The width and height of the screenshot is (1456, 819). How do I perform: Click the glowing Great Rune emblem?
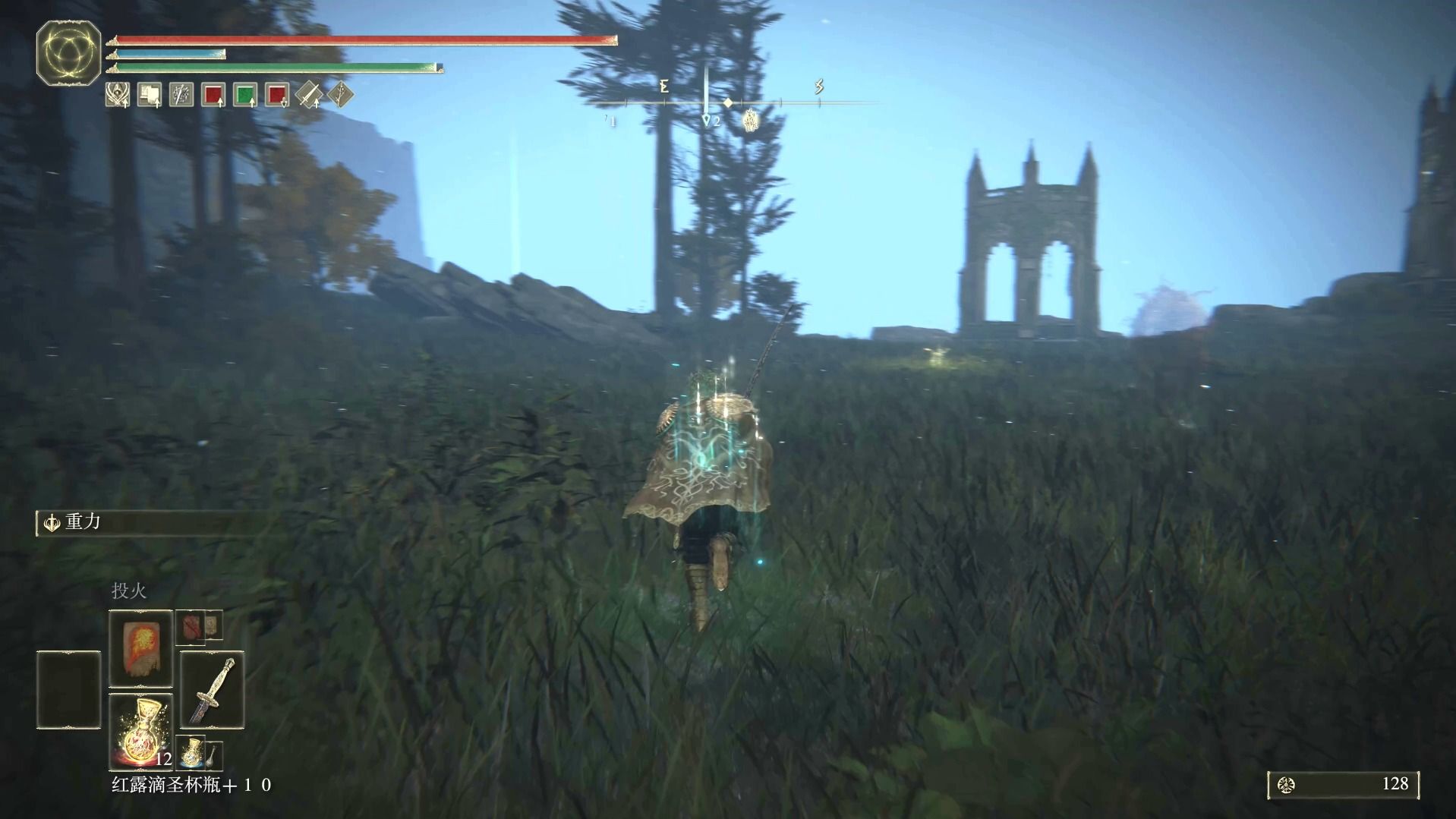coord(68,53)
